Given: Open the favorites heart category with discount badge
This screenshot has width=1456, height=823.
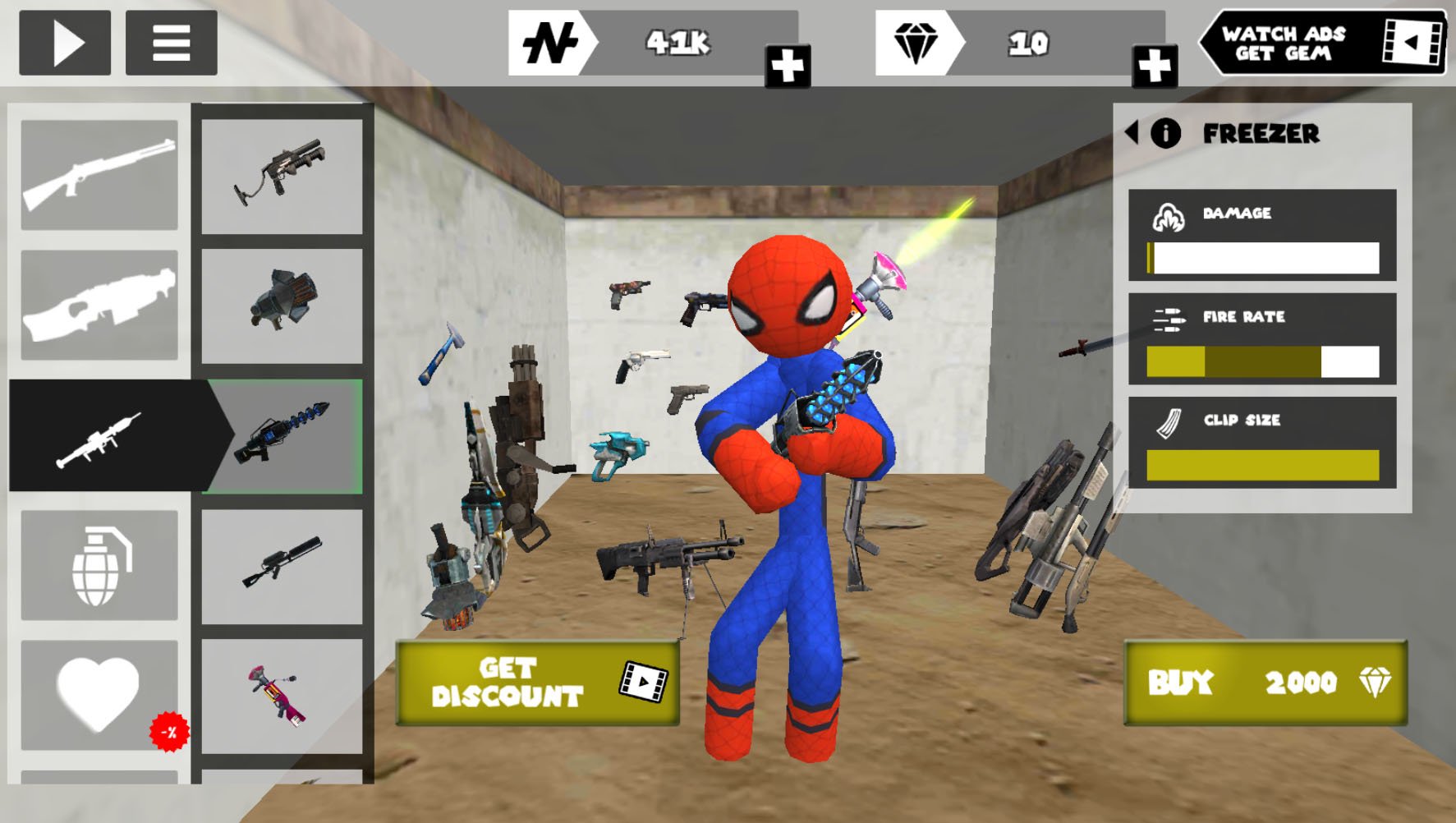Looking at the screenshot, I should [x=99, y=694].
